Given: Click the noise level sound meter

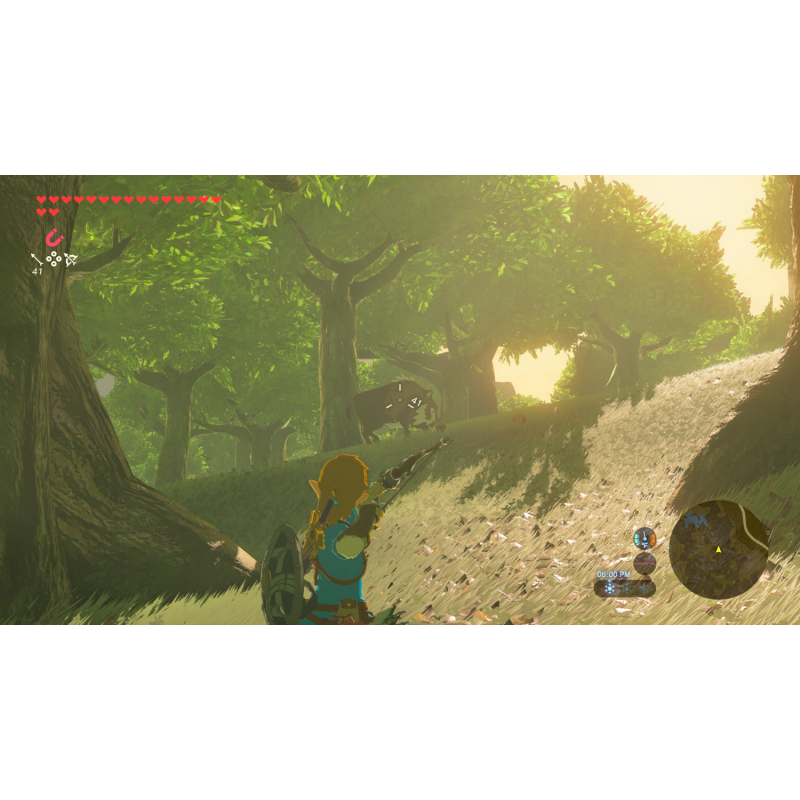Looking at the screenshot, I should 645,562.
